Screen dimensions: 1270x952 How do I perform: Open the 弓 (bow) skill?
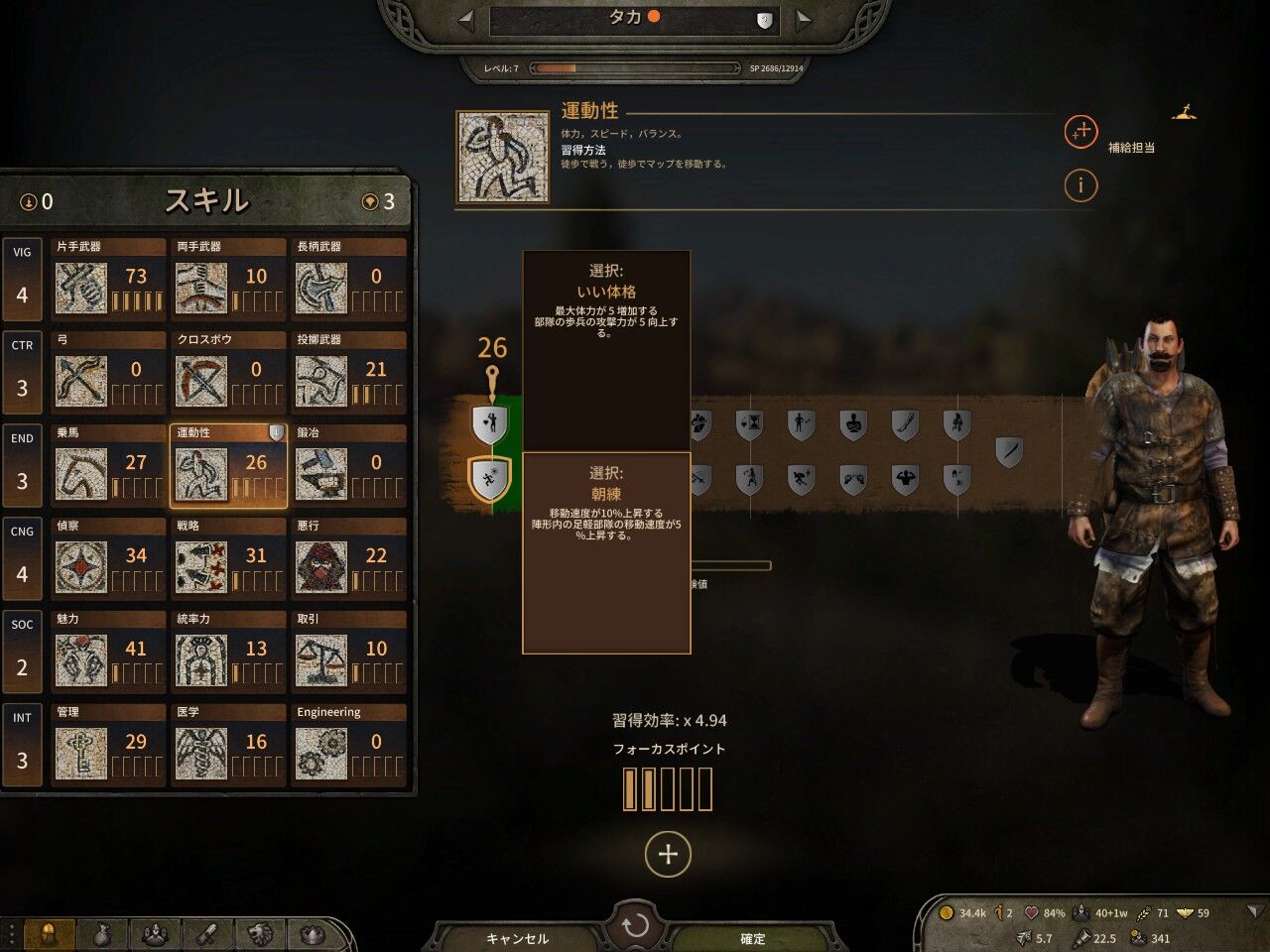[x=109, y=371]
